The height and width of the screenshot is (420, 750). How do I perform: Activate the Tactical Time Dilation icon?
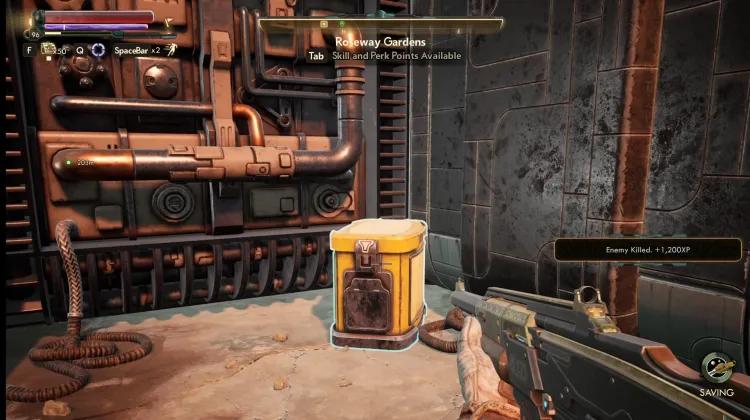coord(98,49)
